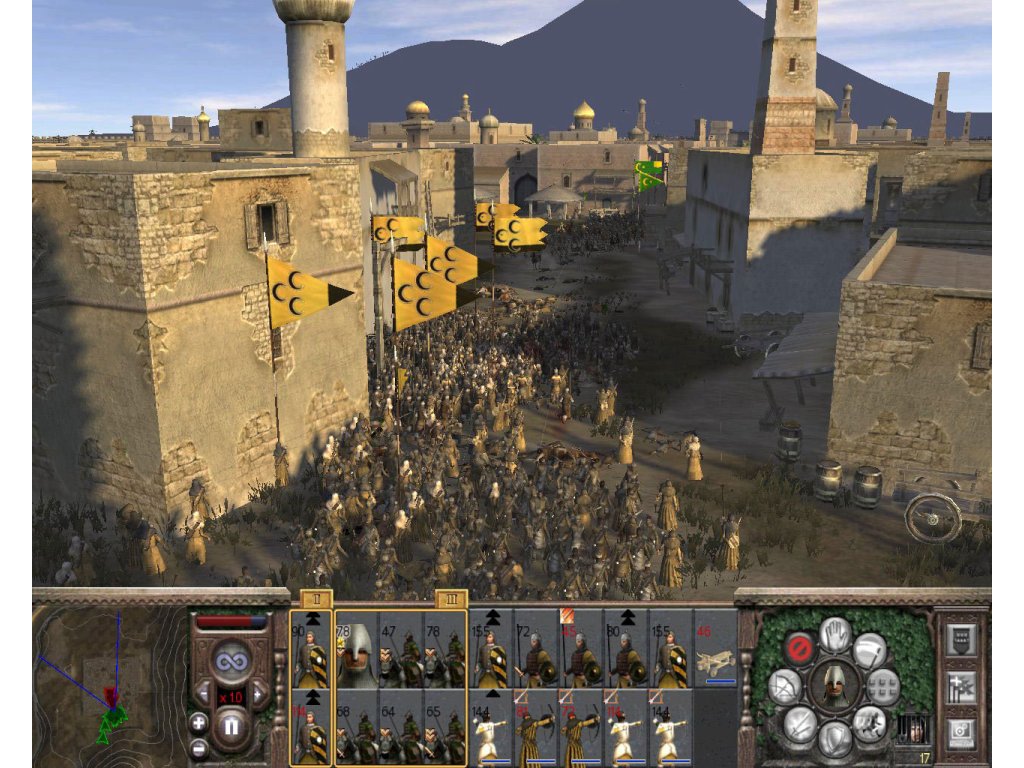Screen dimensions: 1024x768
Task: Pause the battle
Action: (231, 723)
